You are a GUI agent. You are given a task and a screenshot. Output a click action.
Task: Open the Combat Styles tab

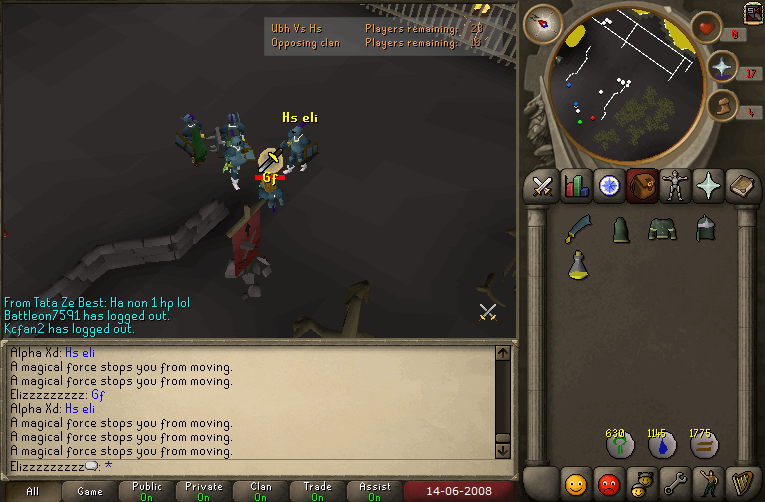(x=542, y=186)
